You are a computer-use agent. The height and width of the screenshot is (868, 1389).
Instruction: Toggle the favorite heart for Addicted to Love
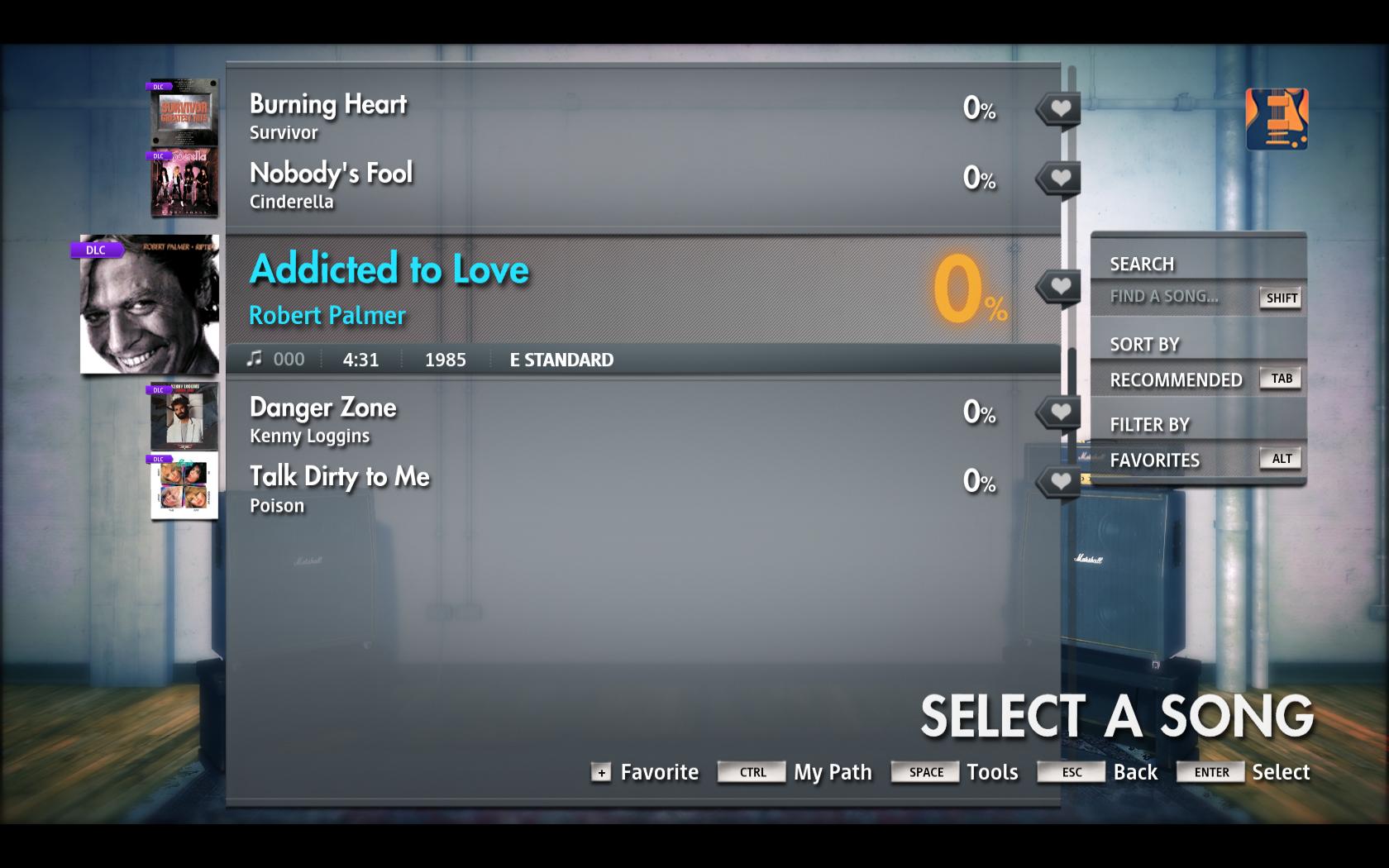pos(1058,286)
